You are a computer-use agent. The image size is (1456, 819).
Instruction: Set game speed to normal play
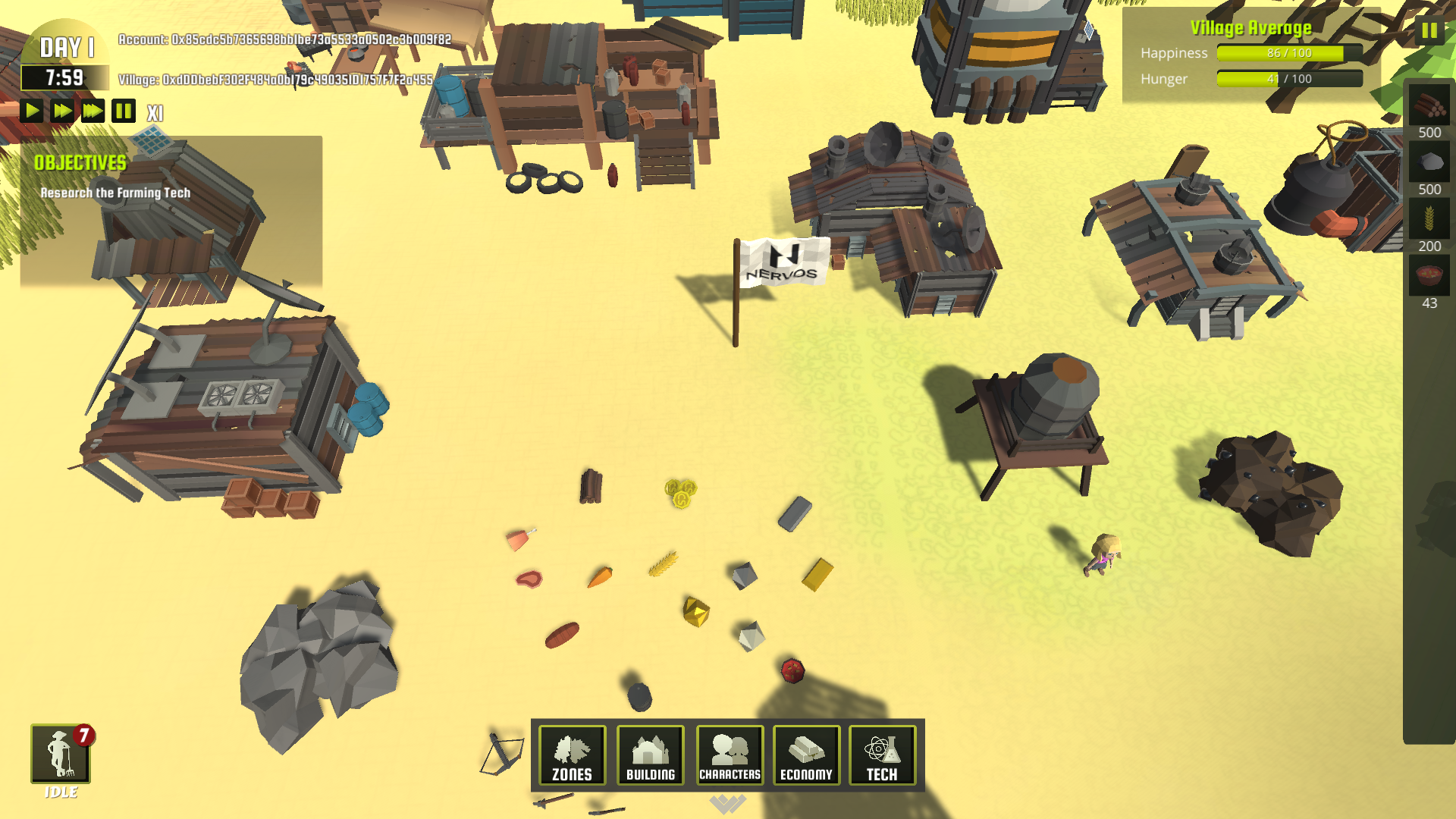click(x=32, y=111)
